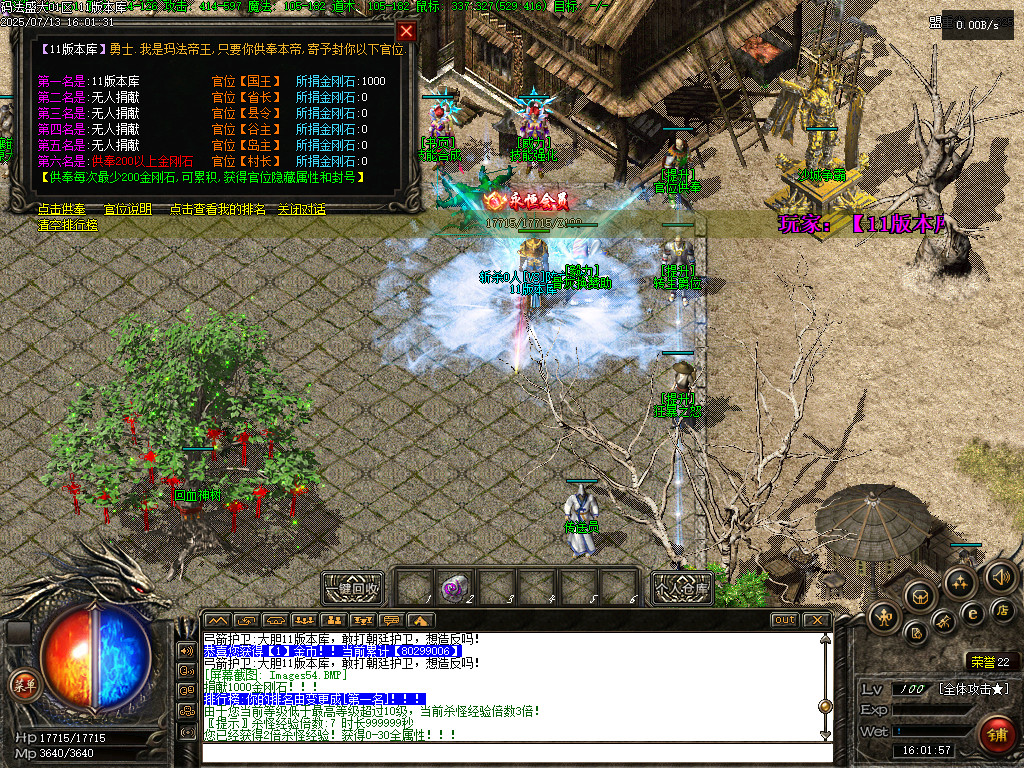Viewport: 1024px width, 768px height.
Task: Open the character figure round icon
Action: point(885,617)
